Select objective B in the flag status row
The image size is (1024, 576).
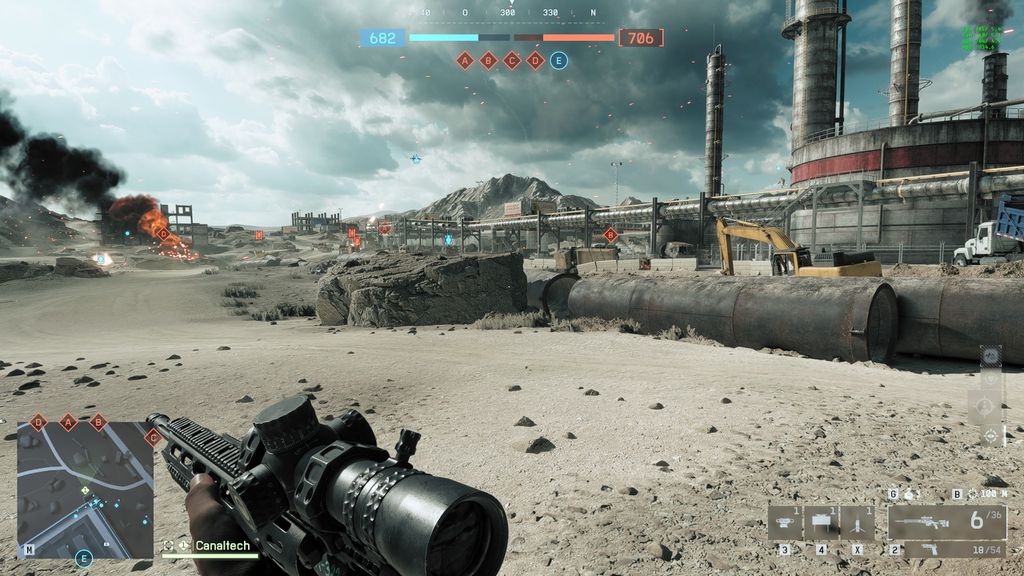(x=488, y=60)
